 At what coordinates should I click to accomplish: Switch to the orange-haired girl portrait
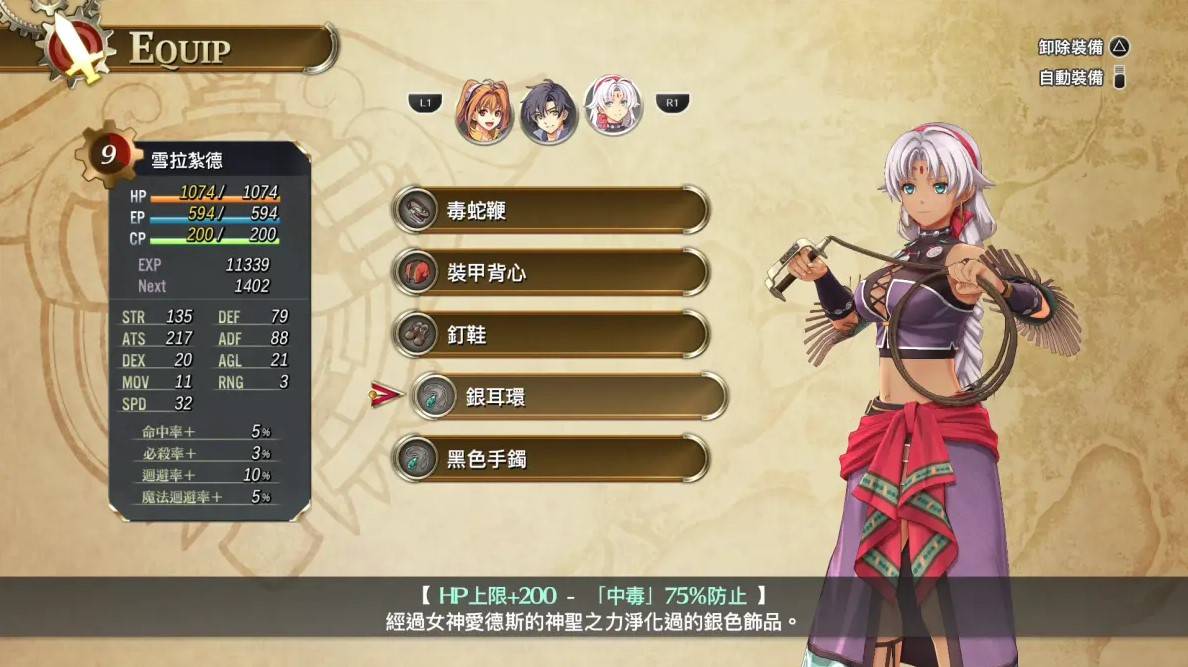click(x=484, y=110)
